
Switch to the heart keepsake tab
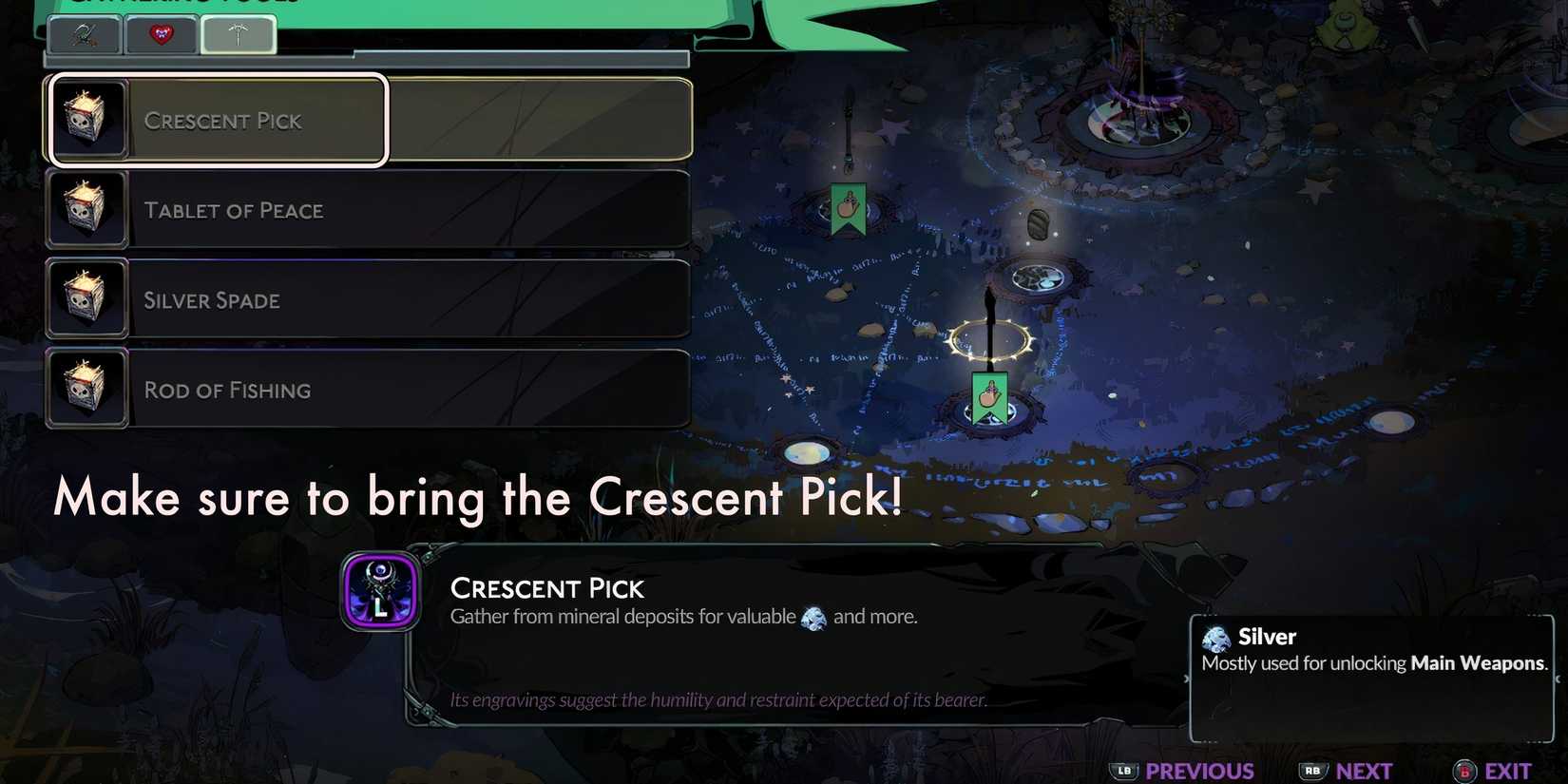[x=161, y=34]
